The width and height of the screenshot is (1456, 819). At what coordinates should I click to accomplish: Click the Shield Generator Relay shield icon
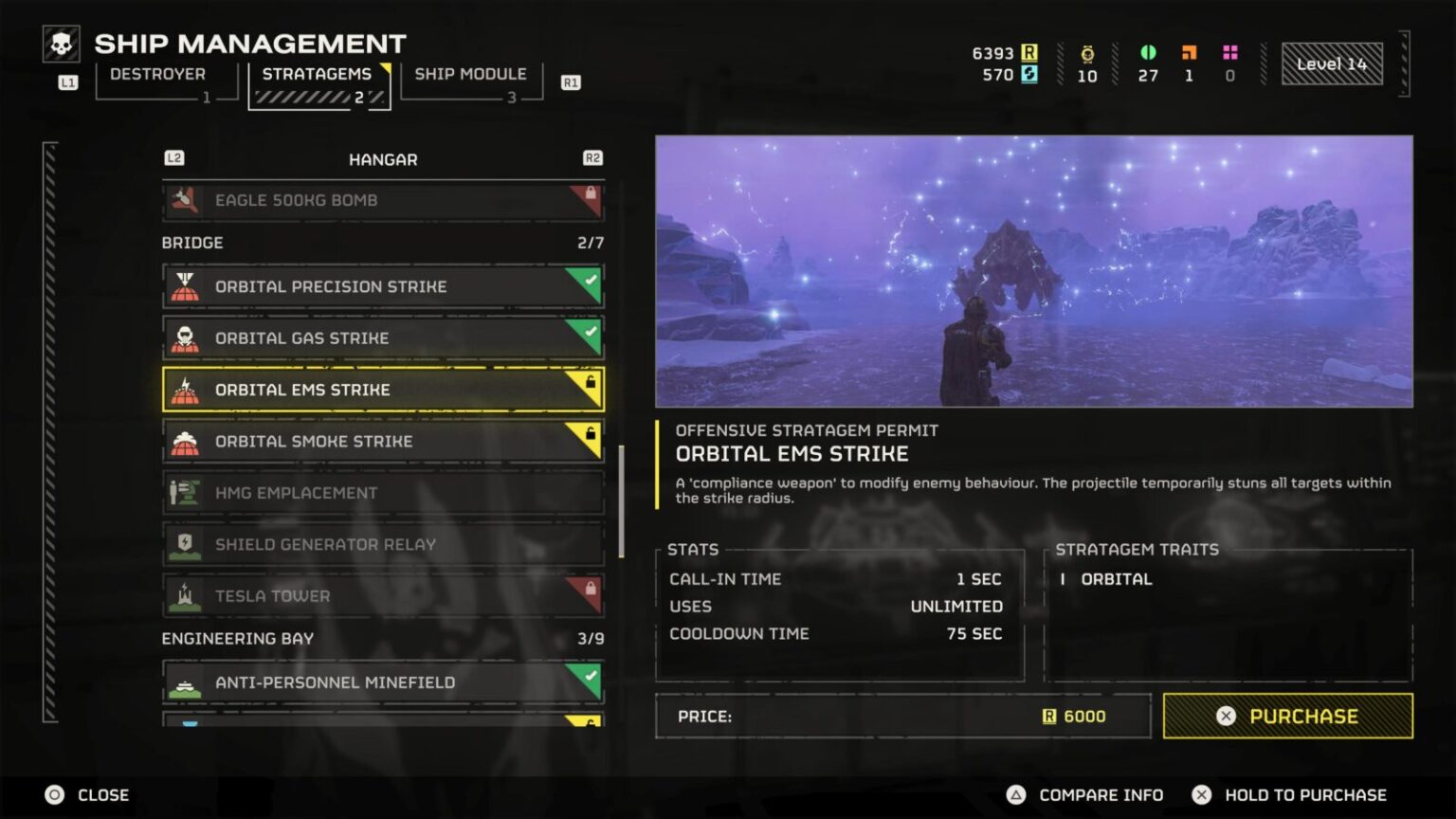click(186, 544)
